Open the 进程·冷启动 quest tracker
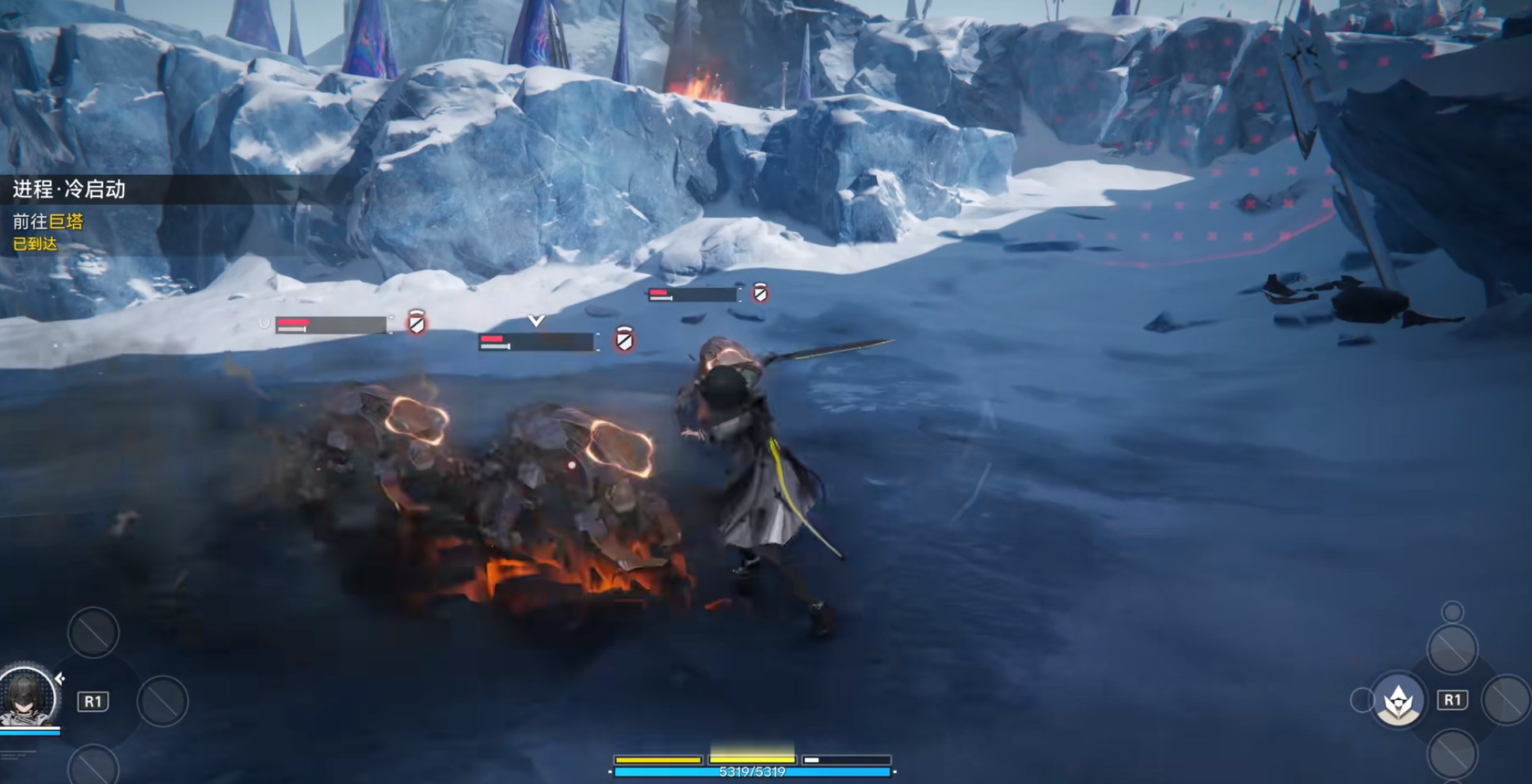This screenshot has width=1532, height=784. tap(70, 189)
